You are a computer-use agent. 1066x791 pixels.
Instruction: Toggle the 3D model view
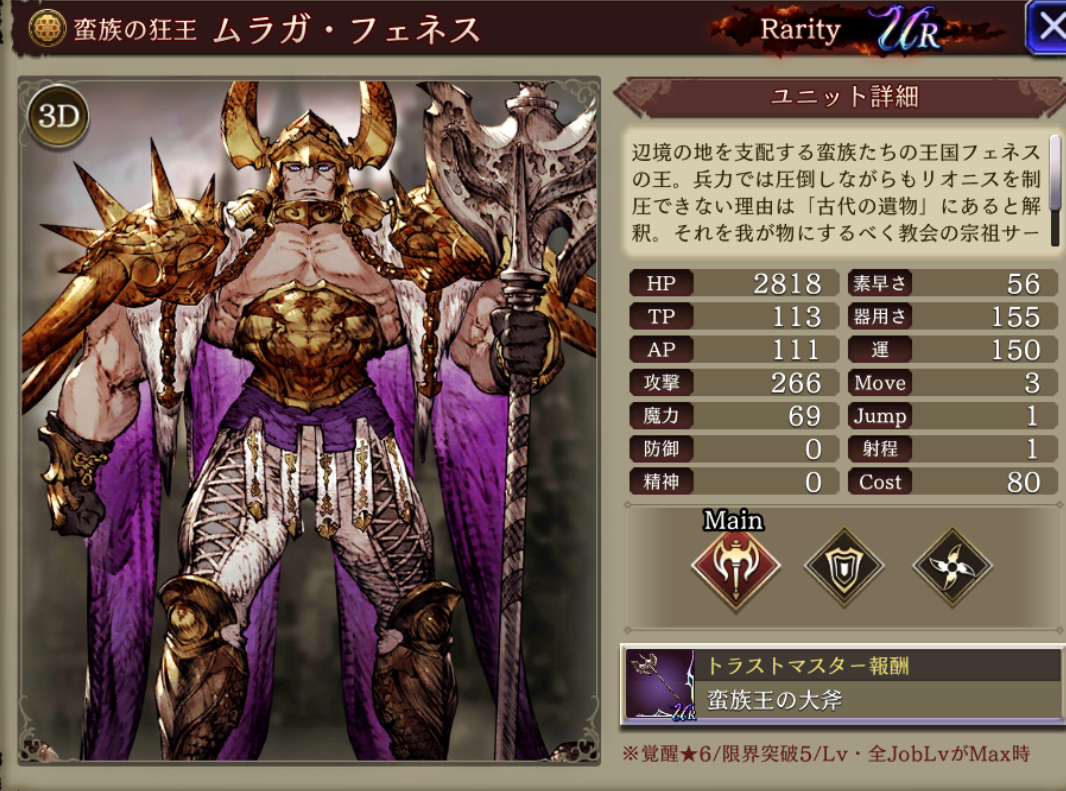pos(58,117)
